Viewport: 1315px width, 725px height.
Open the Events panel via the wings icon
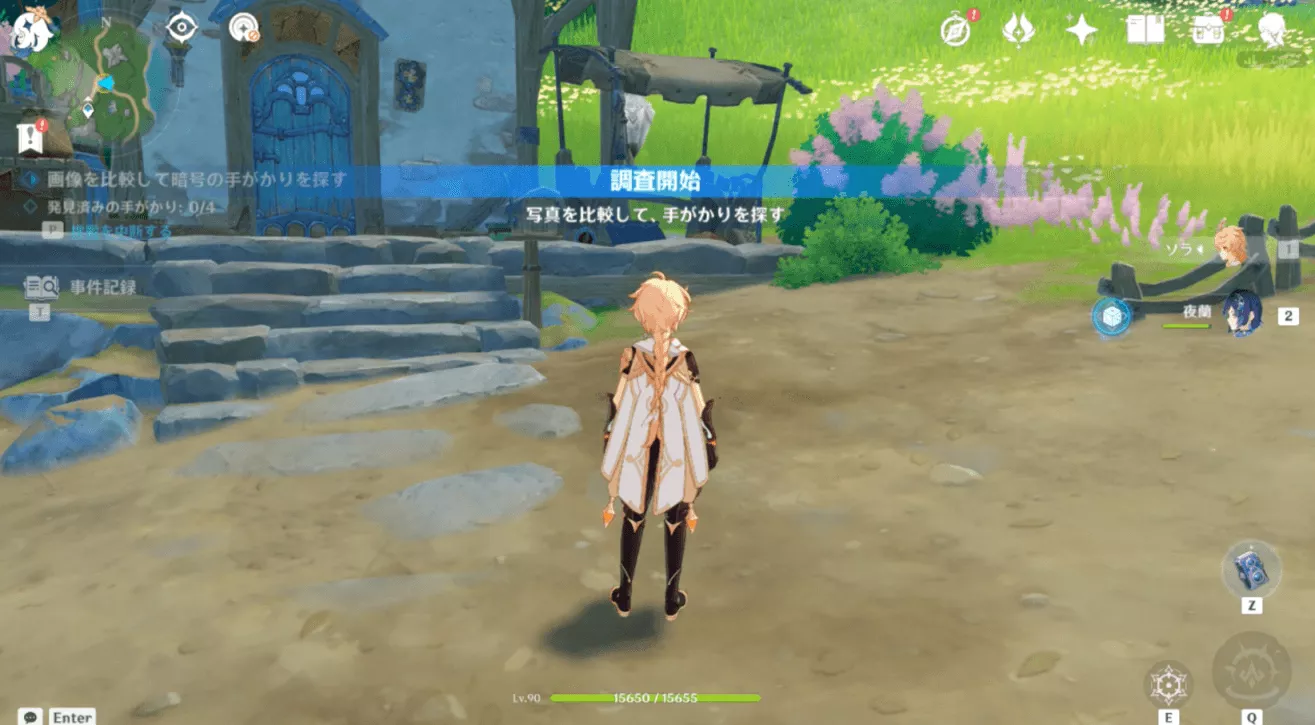[x=1016, y=30]
